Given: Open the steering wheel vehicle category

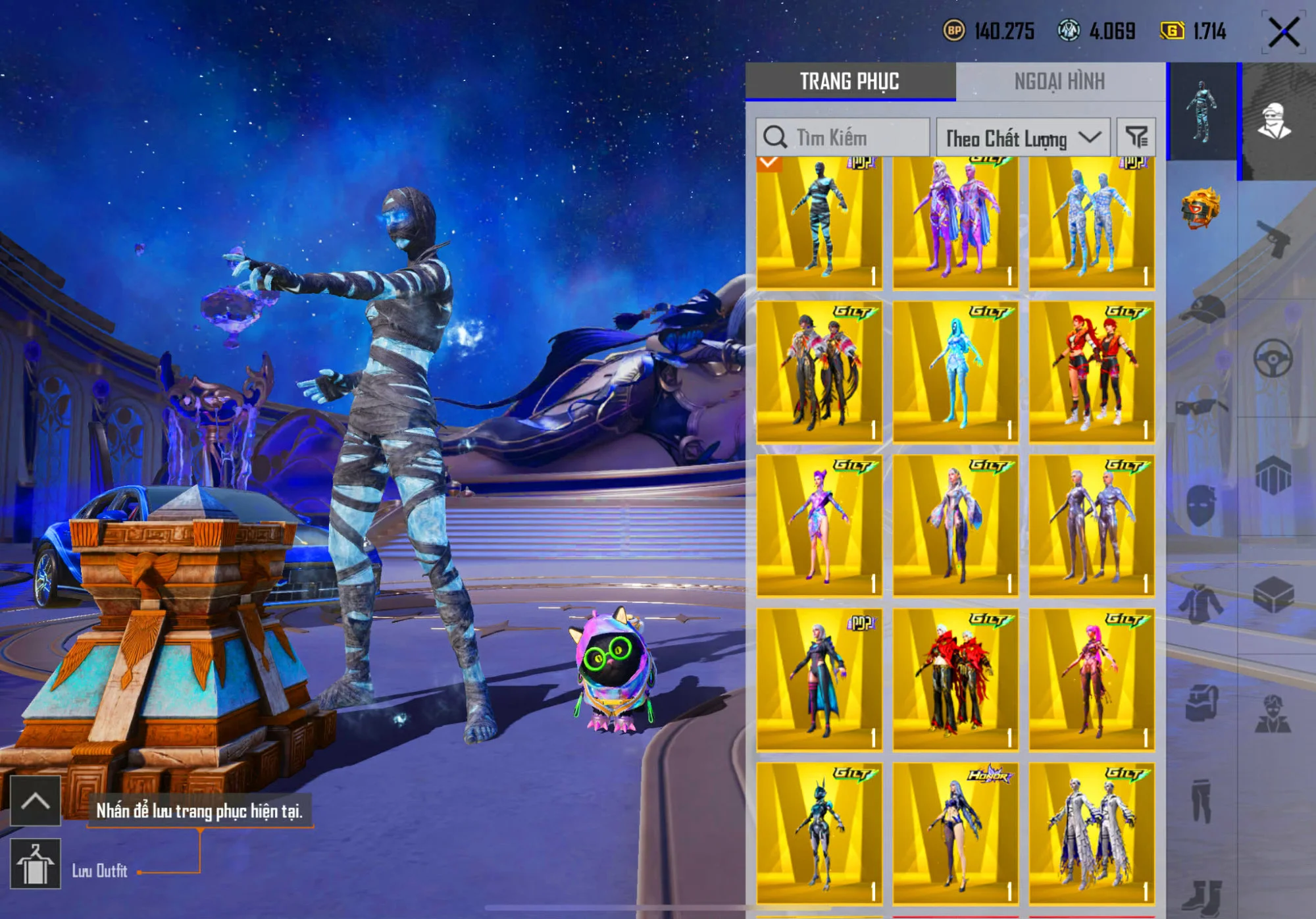Looking at the screenshot, I should tap(1273, 359).
